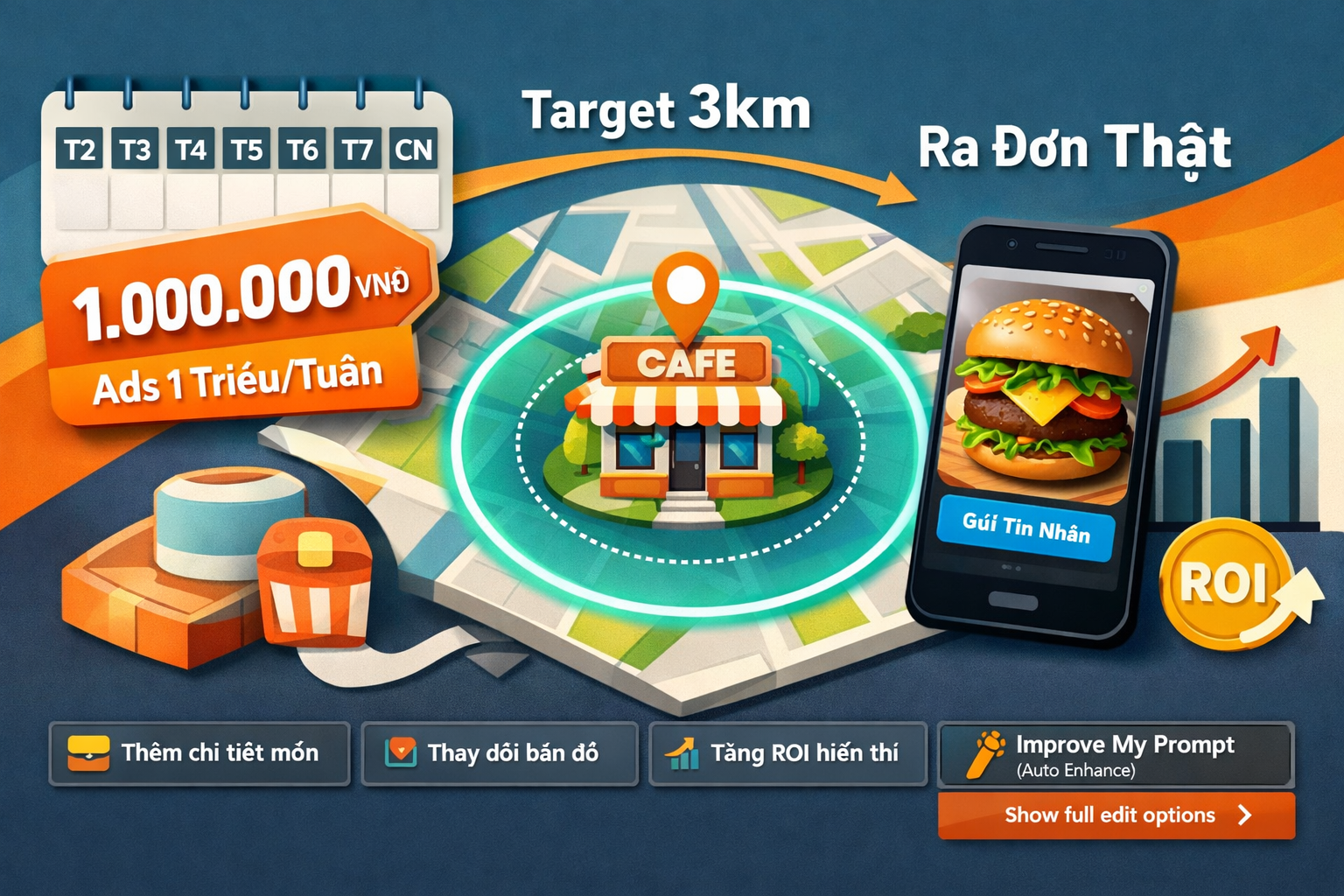
Task: Activate Improve My Prompt auto enhance
Action: click(1115, 755)
